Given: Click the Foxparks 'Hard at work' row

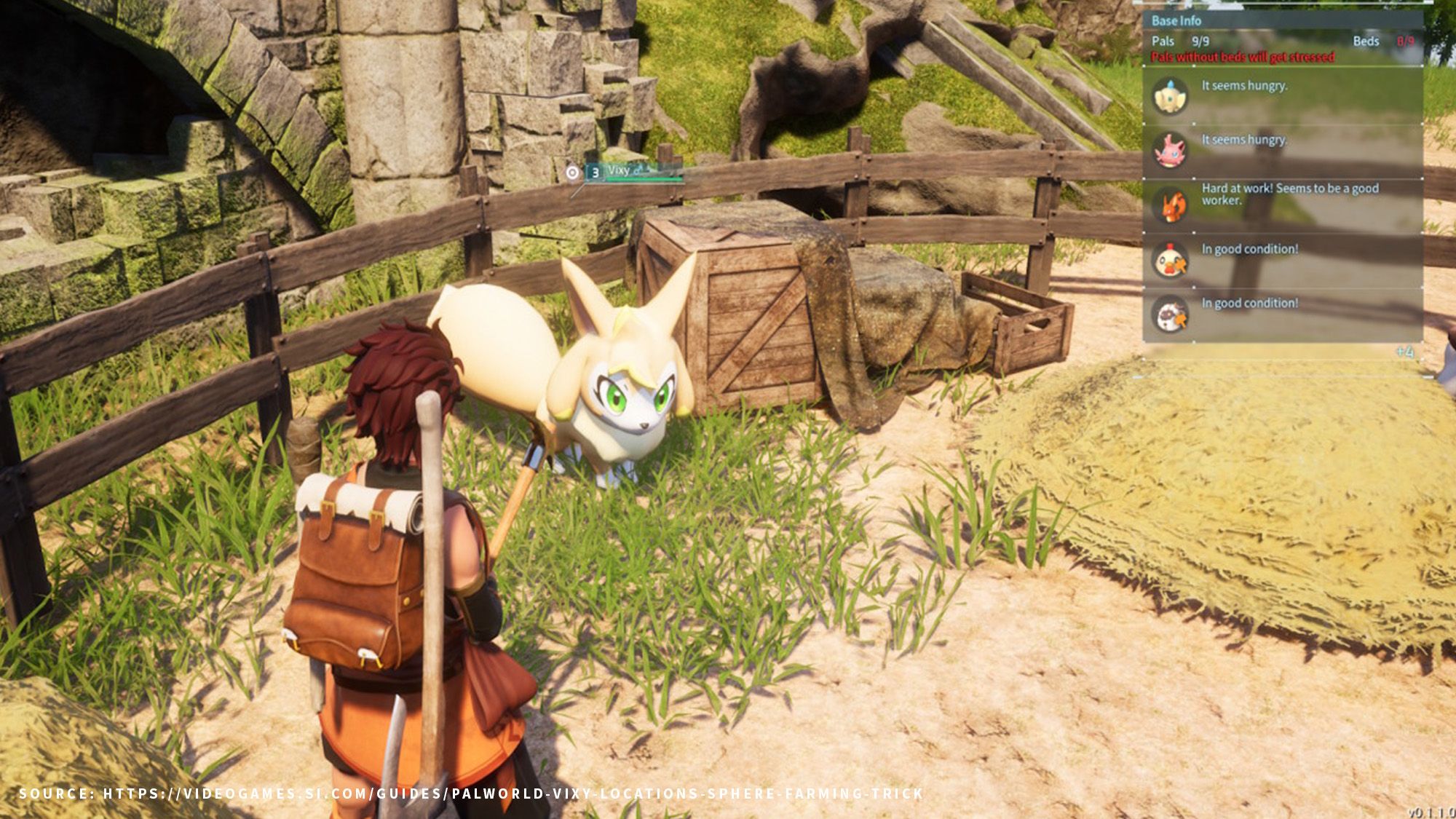Looking at the screenshot, I should 1283,205.
